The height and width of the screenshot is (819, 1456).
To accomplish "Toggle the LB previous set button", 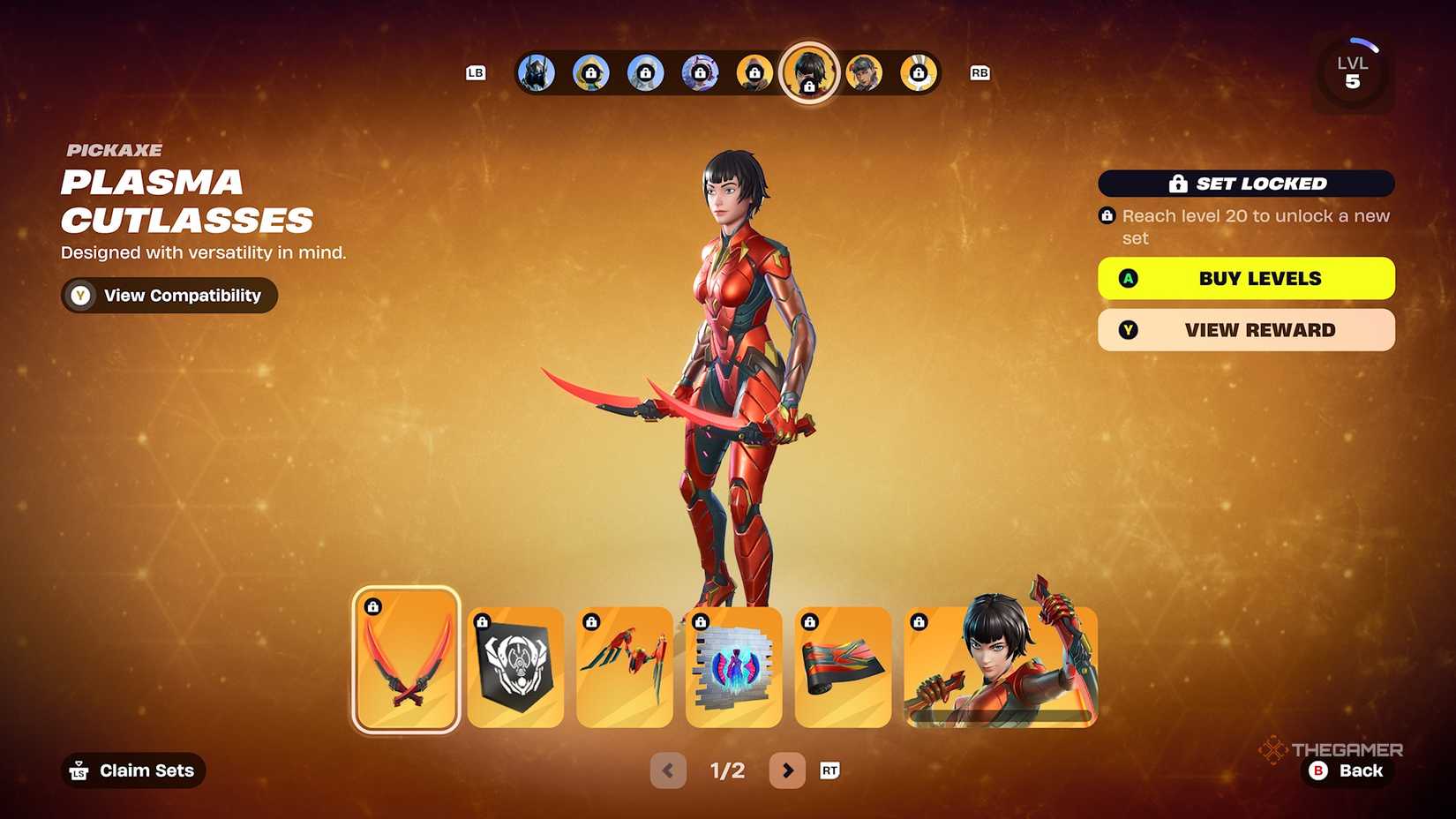I will (x=476, y=73).
